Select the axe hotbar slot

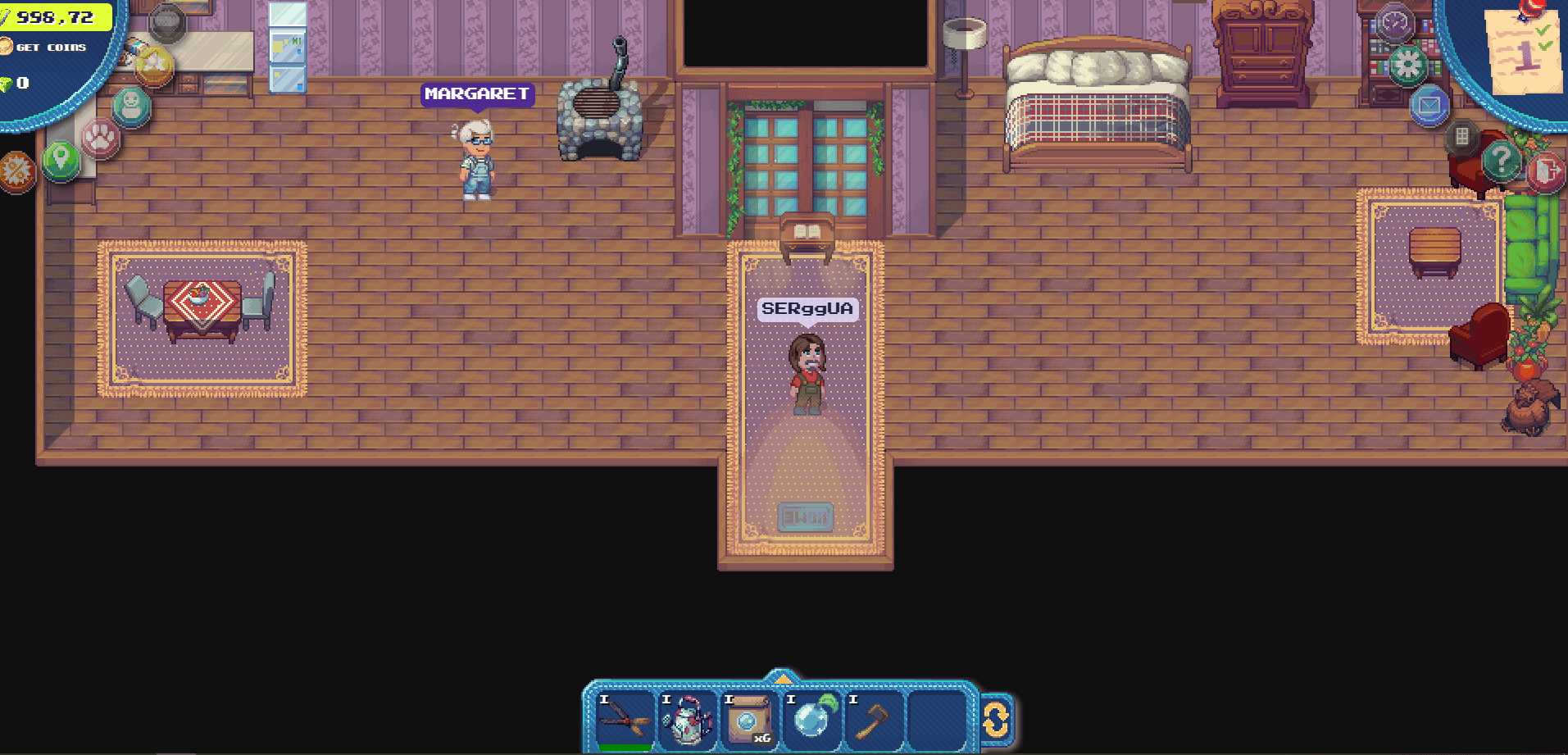pos(874,720)
